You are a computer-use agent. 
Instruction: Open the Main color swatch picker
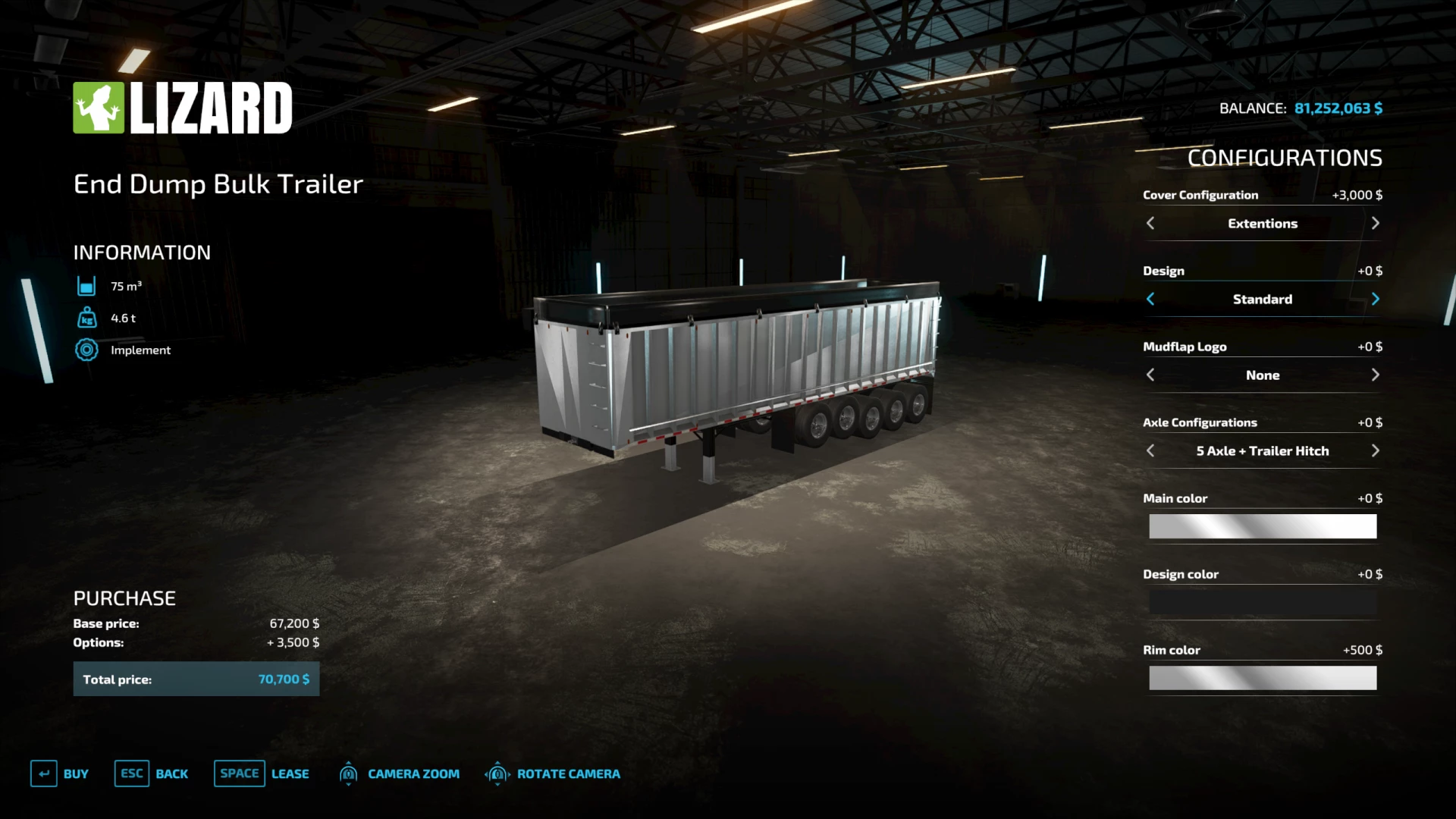tap(1263, 526)
